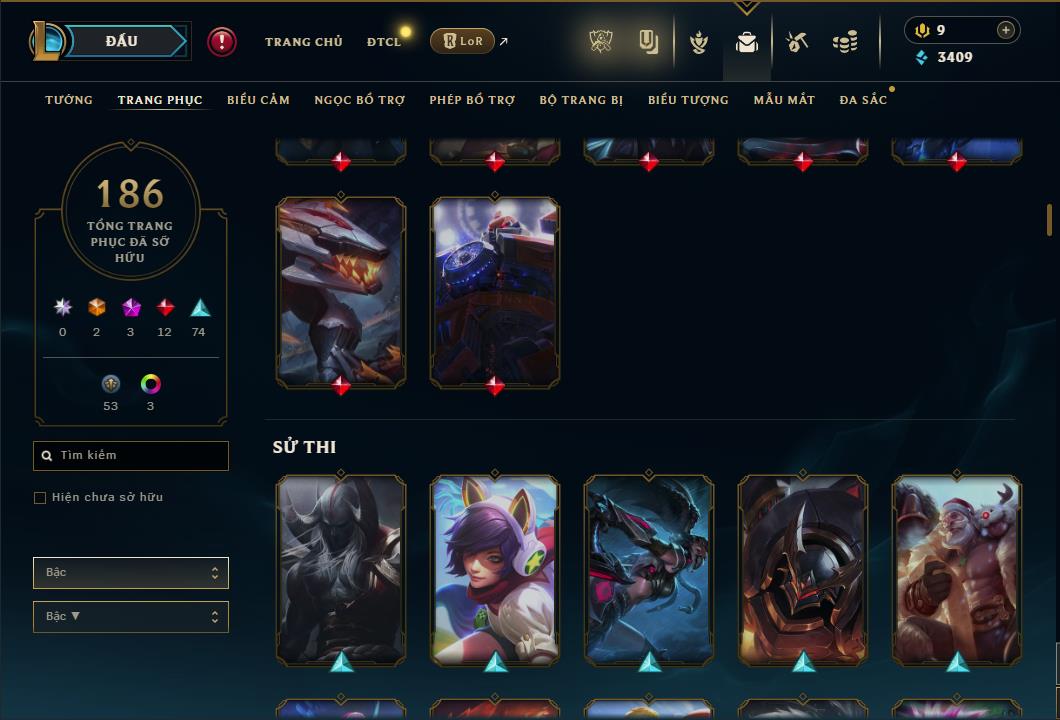1060x720 pixels.
Task: Launch the LoR link button
Action: 462,41
